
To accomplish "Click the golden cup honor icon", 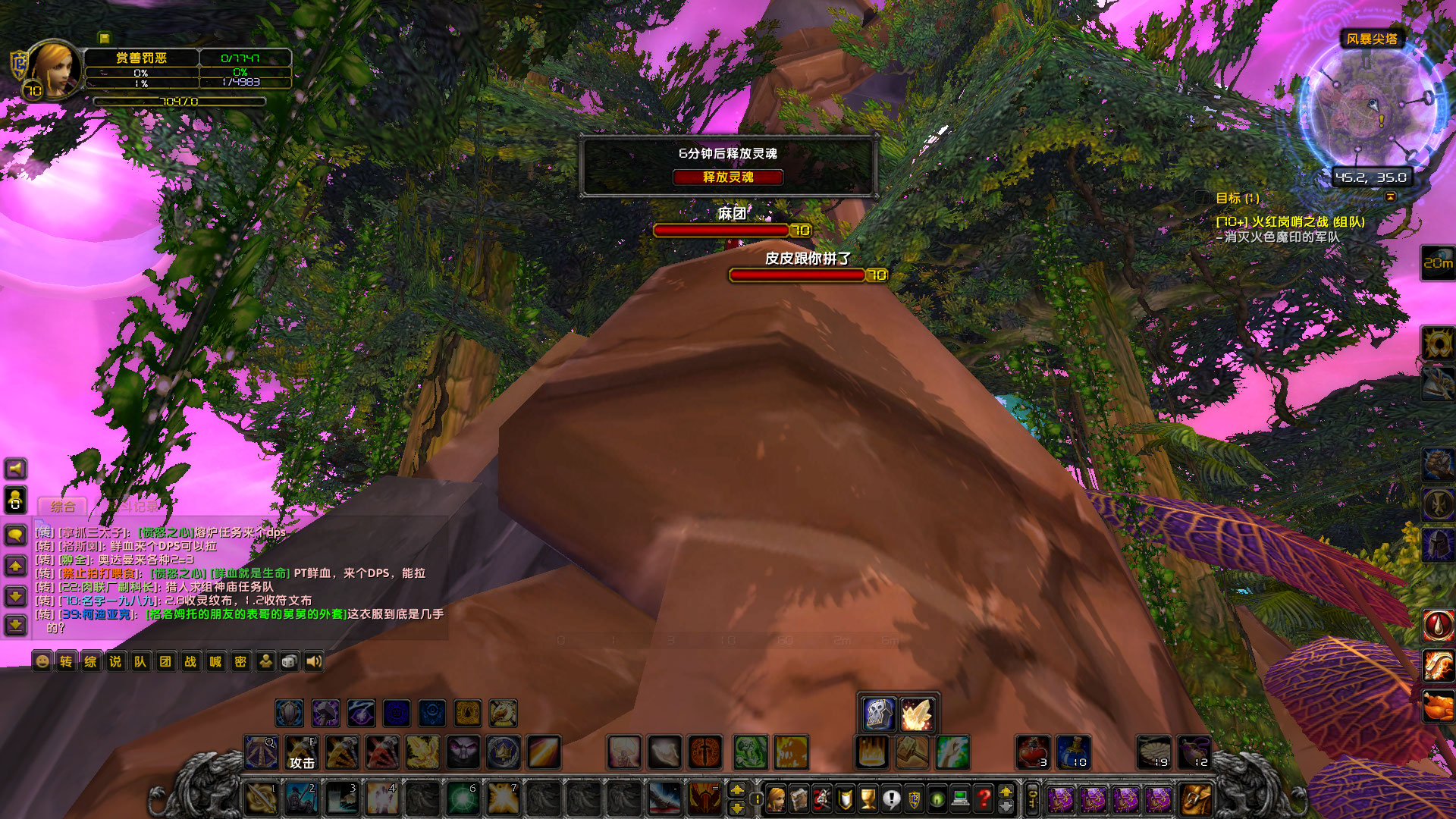I will (868, 797).
